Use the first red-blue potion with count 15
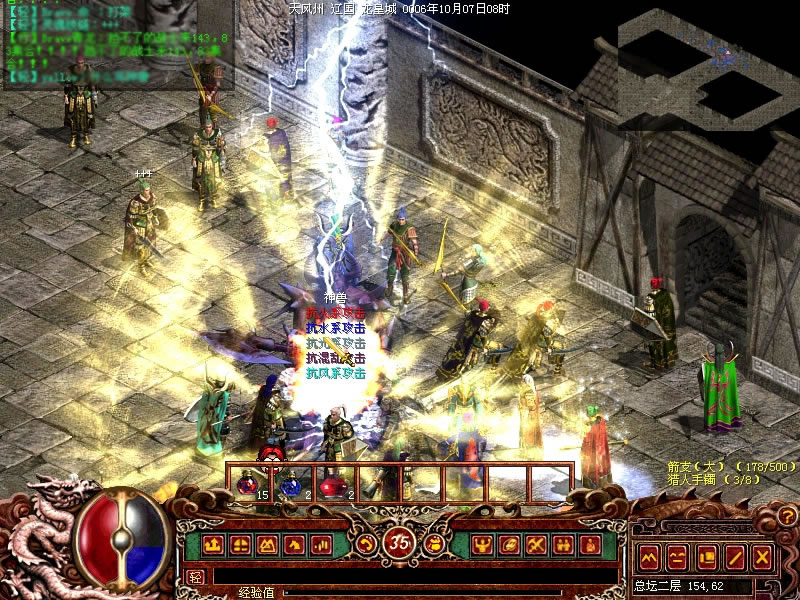This screenshot has width=800, height=600. [247, 484]
